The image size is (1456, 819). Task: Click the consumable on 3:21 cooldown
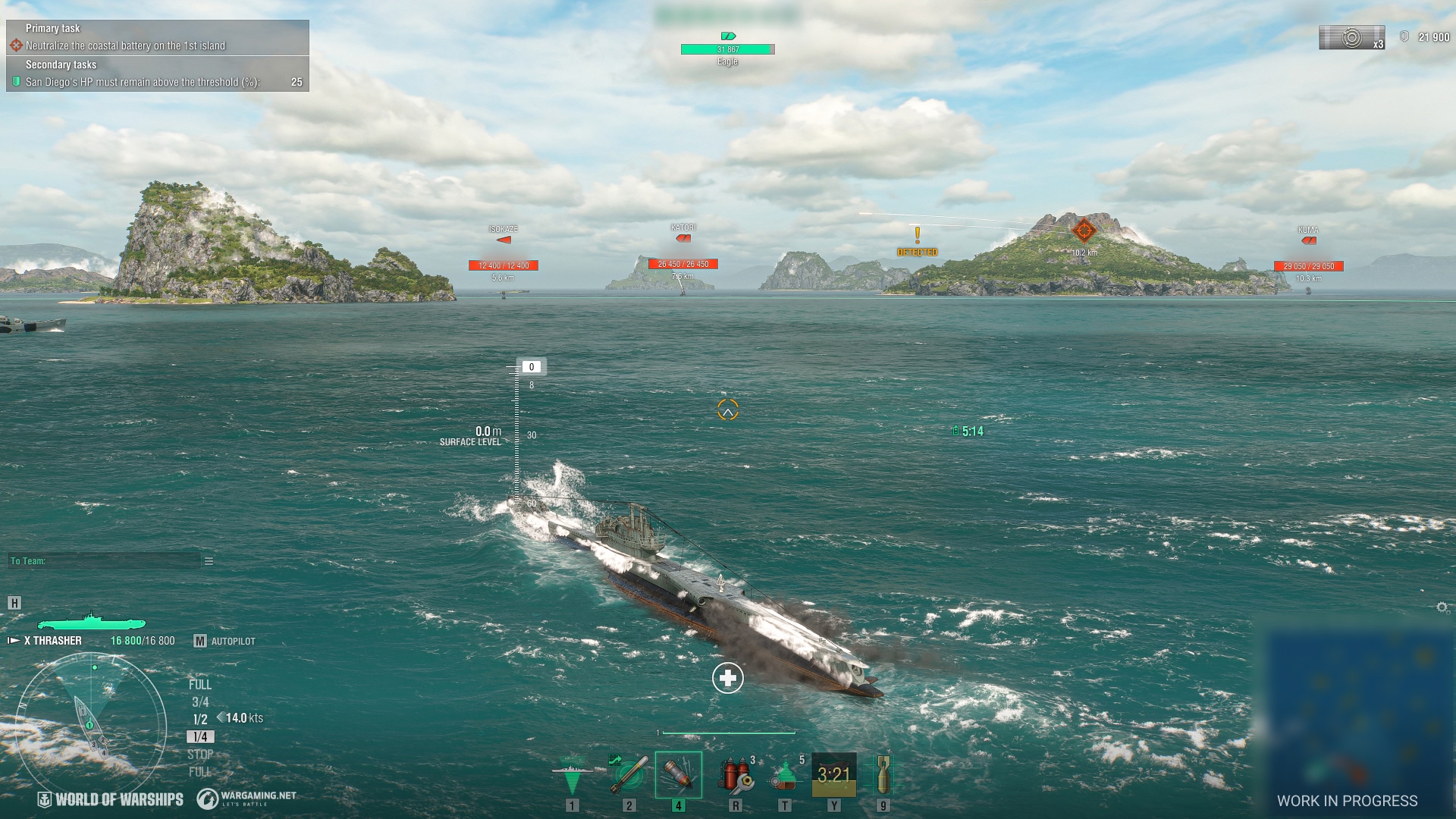pos(834,775)
